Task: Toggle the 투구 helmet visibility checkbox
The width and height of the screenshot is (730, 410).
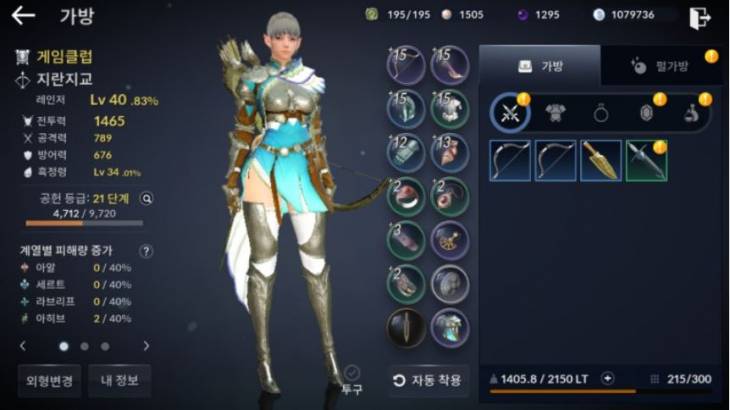Action: point(352,373)
